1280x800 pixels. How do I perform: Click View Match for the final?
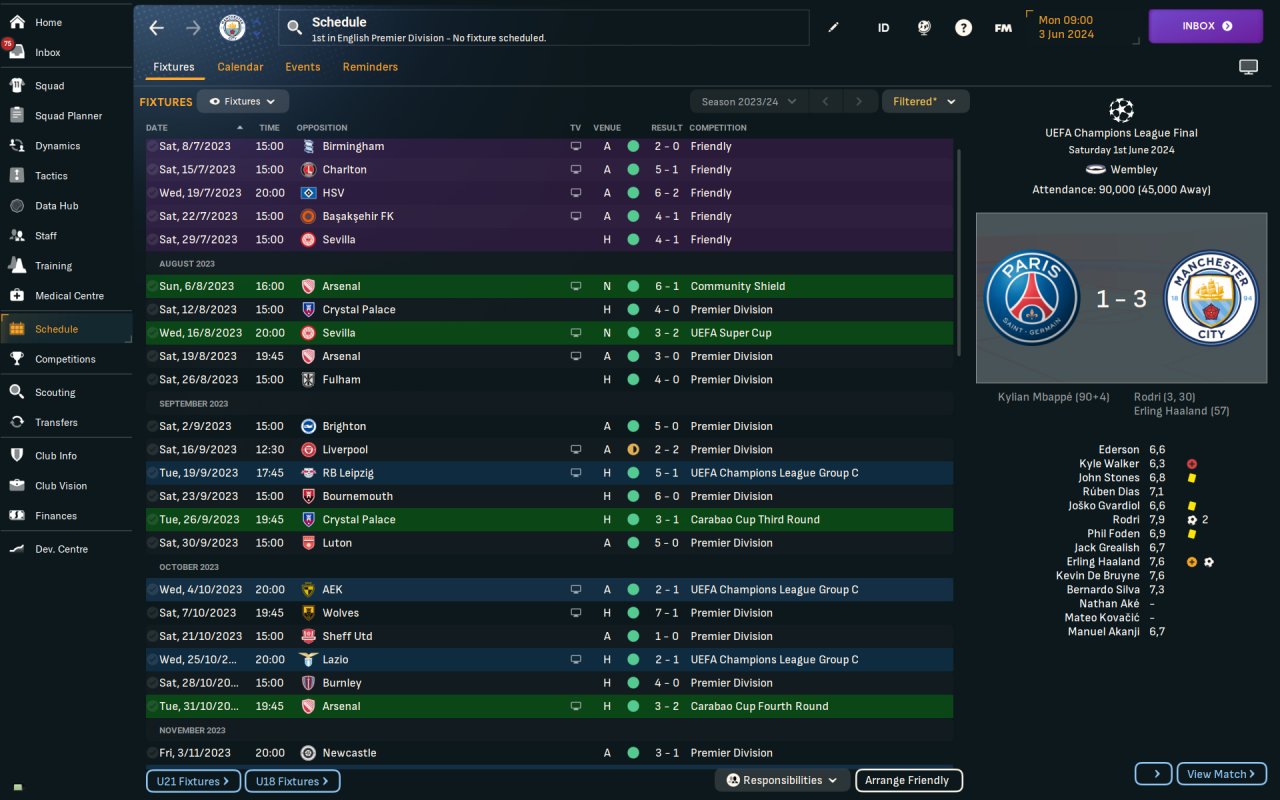(x=1221, y=774)
